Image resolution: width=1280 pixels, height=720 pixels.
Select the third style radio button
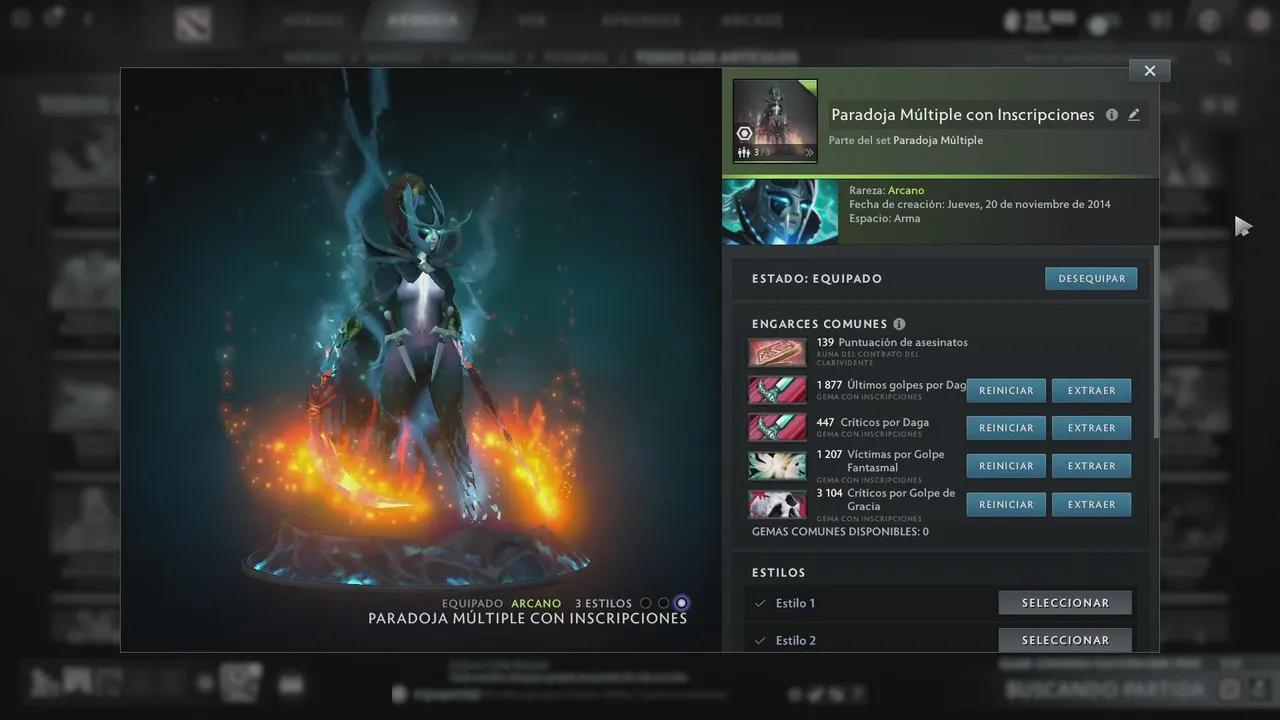pos(681,602)
